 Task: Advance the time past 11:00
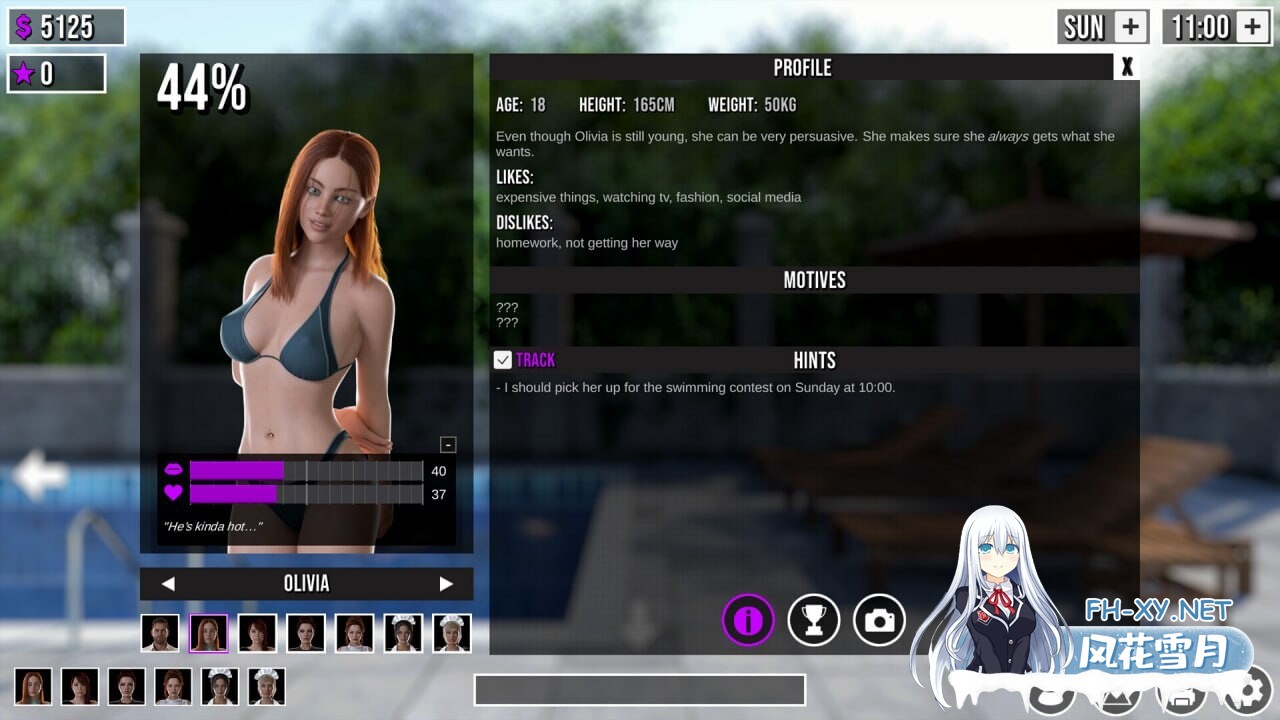pos(1252,26)
